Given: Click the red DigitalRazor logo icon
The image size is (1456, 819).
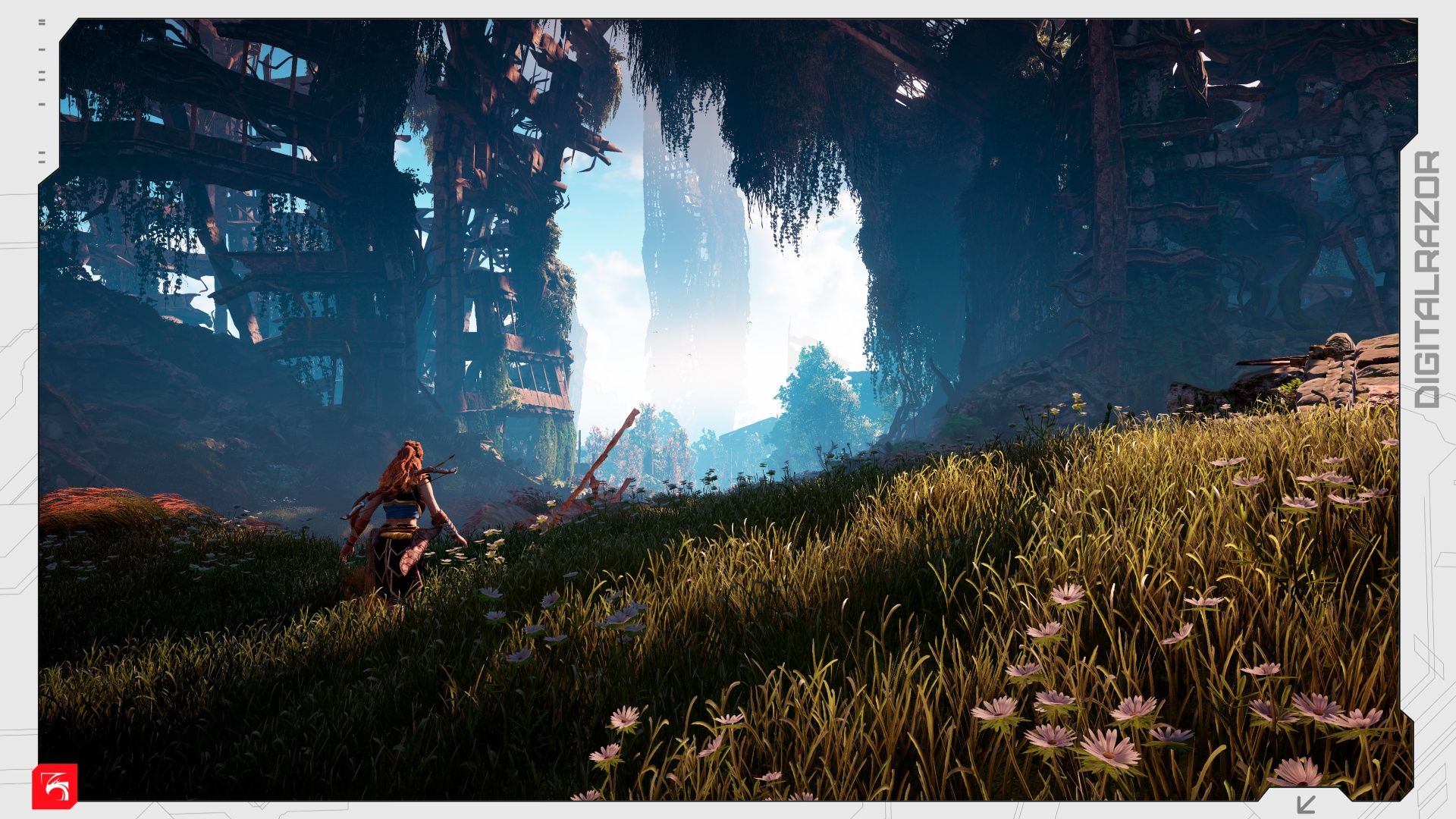Looking at the screenshot, I should (55, 786).
